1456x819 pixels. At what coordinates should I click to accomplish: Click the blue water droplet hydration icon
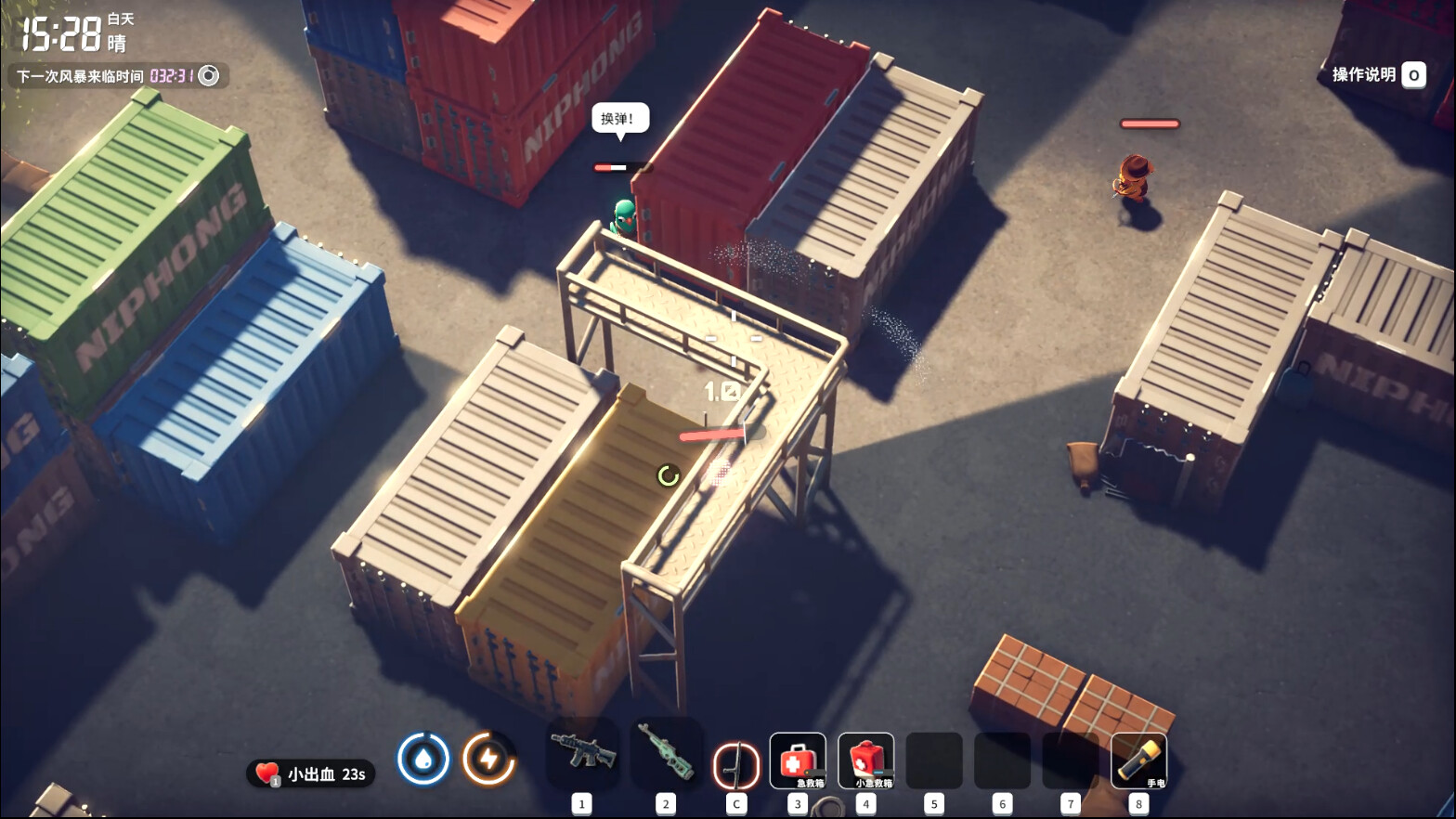point(423,759)
